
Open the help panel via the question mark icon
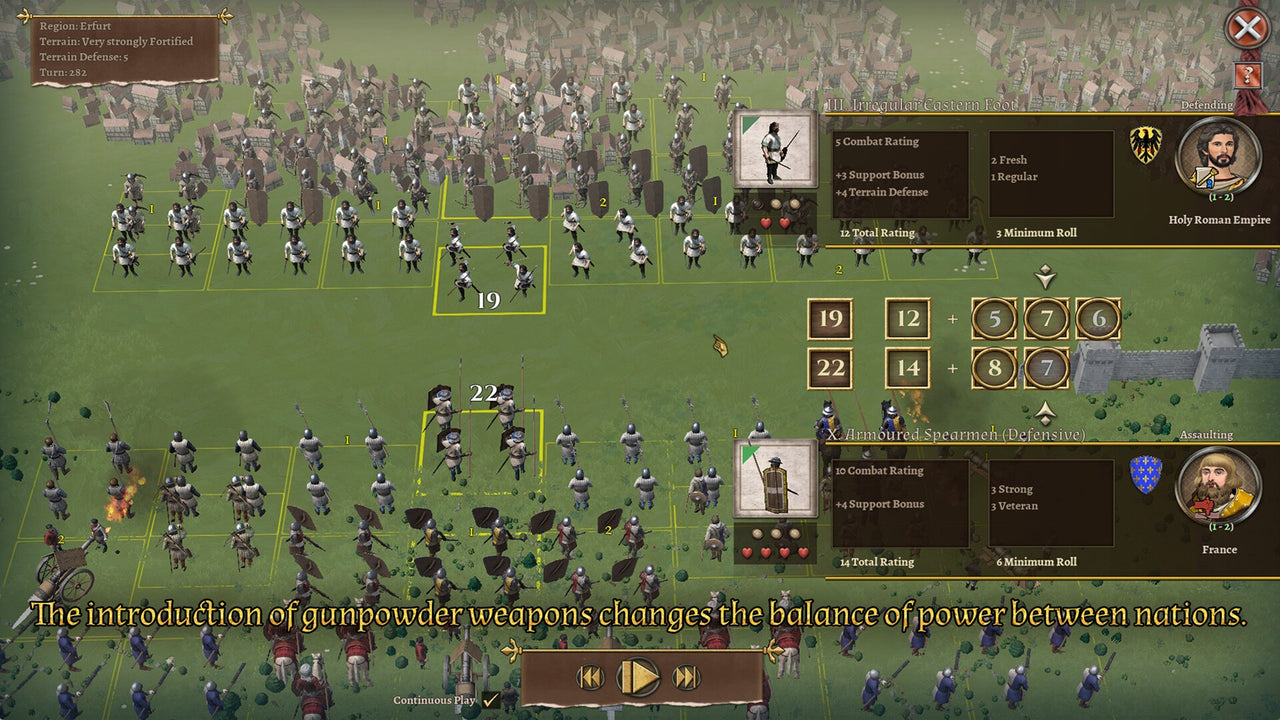point(1248,75)
